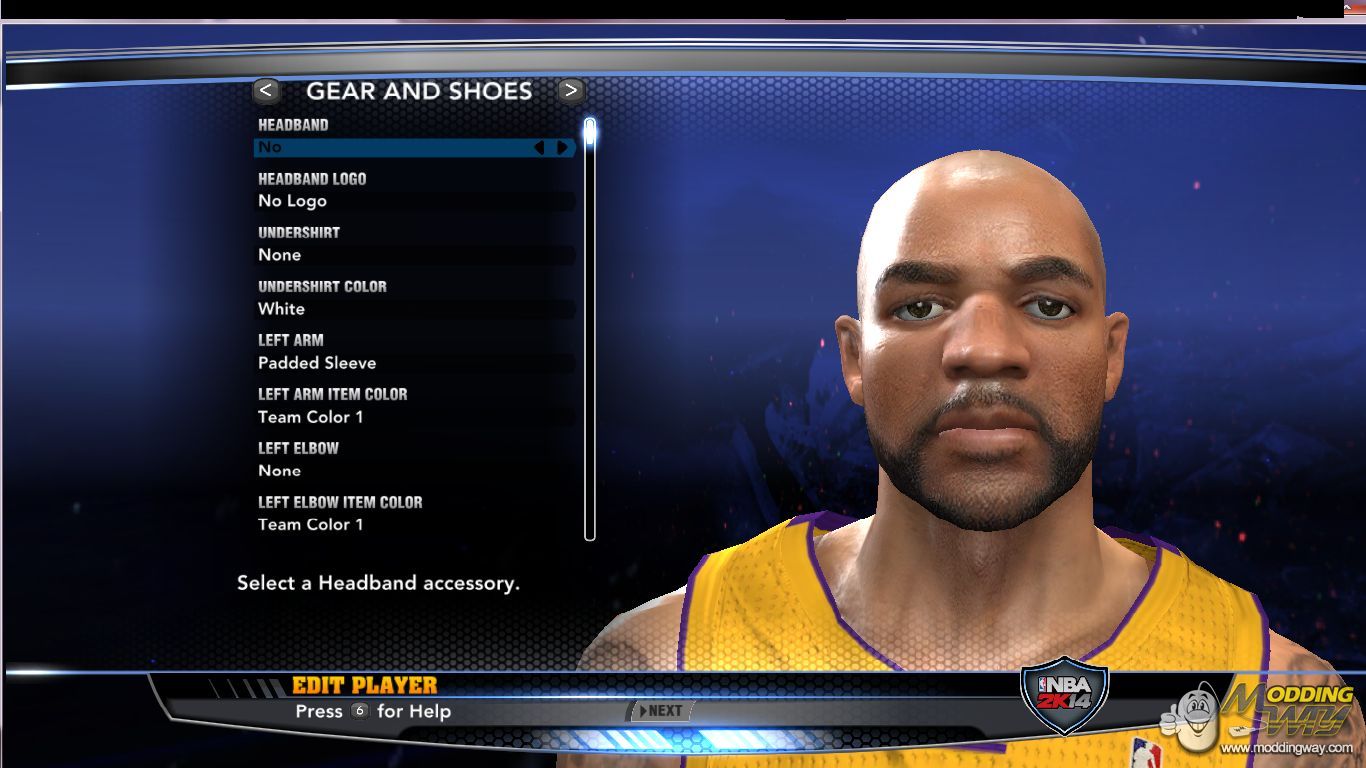Go to next category with right arrow
The width and height of the screenshot is (1366, 768).
pos(570,91)
